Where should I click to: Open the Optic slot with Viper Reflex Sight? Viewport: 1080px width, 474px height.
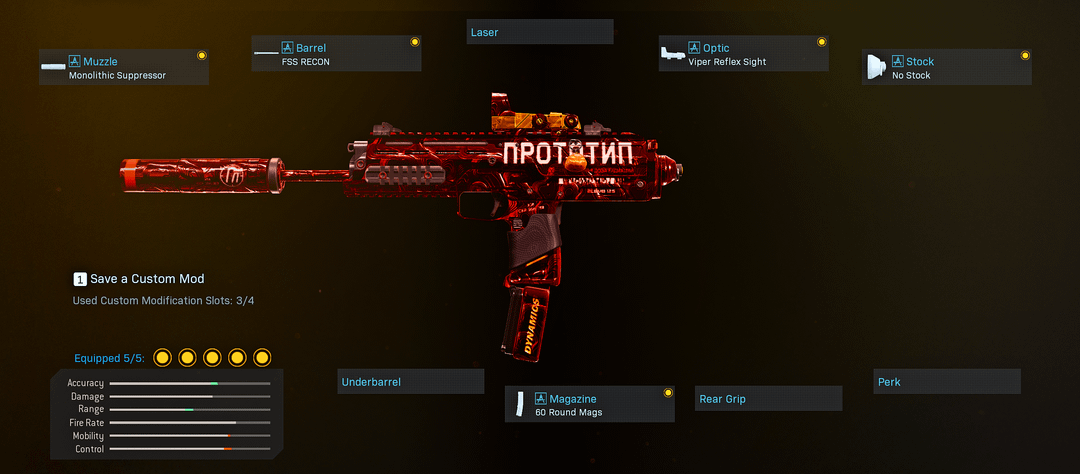coord(743,55)
